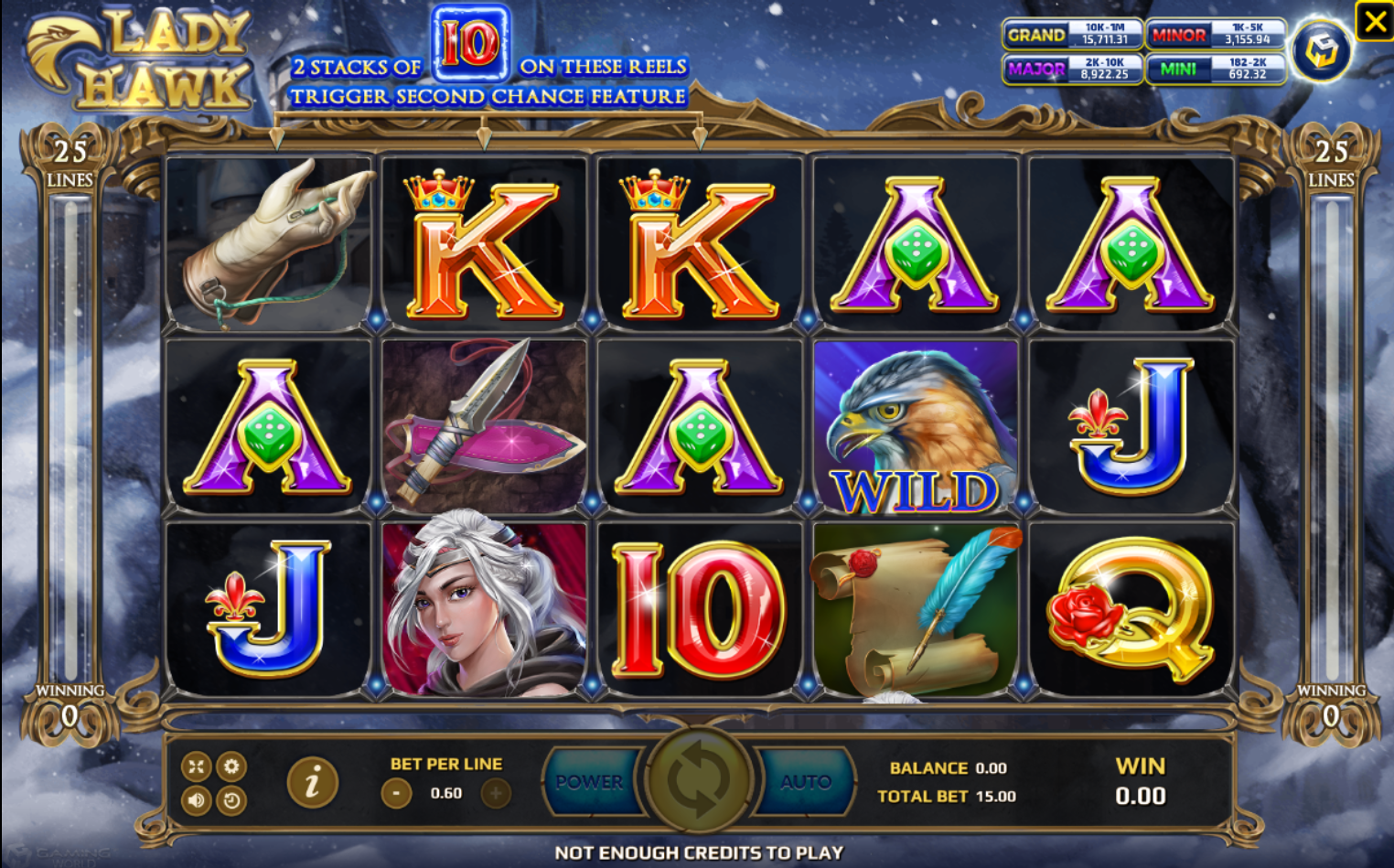Close the game with the yellow X
Viewport: 1394px width, 868px height.
click(x=1375, y=21)
